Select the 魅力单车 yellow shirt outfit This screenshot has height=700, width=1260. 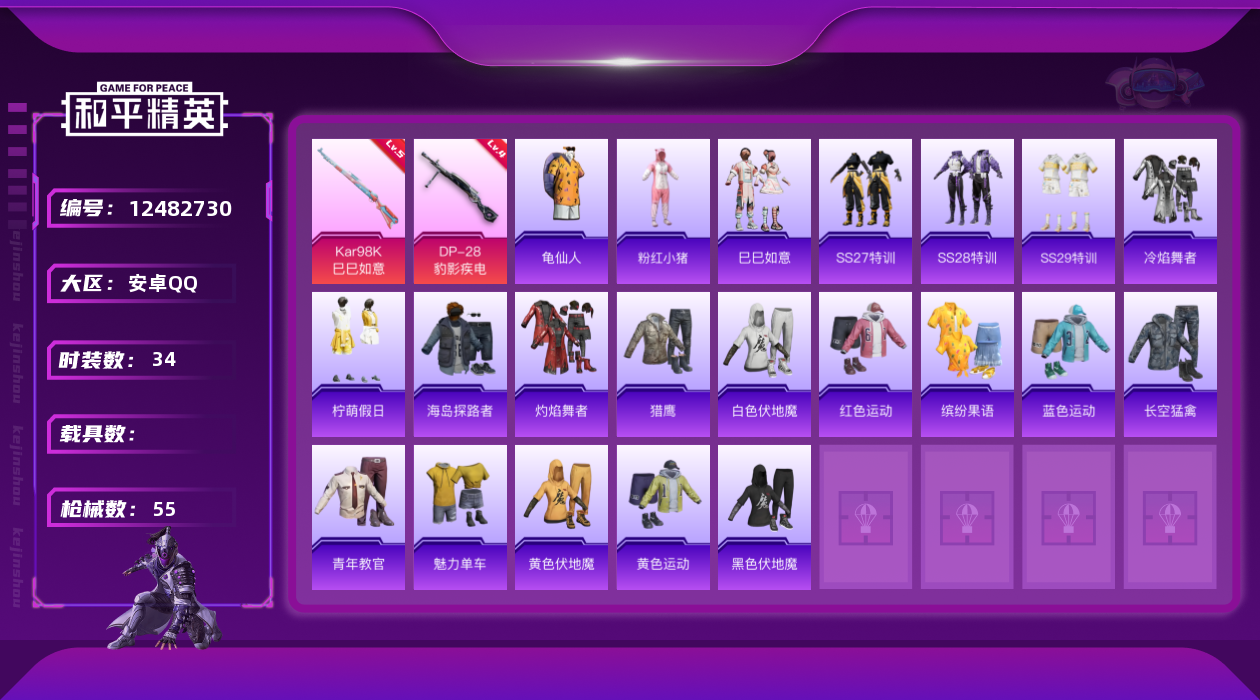point(460,517)
